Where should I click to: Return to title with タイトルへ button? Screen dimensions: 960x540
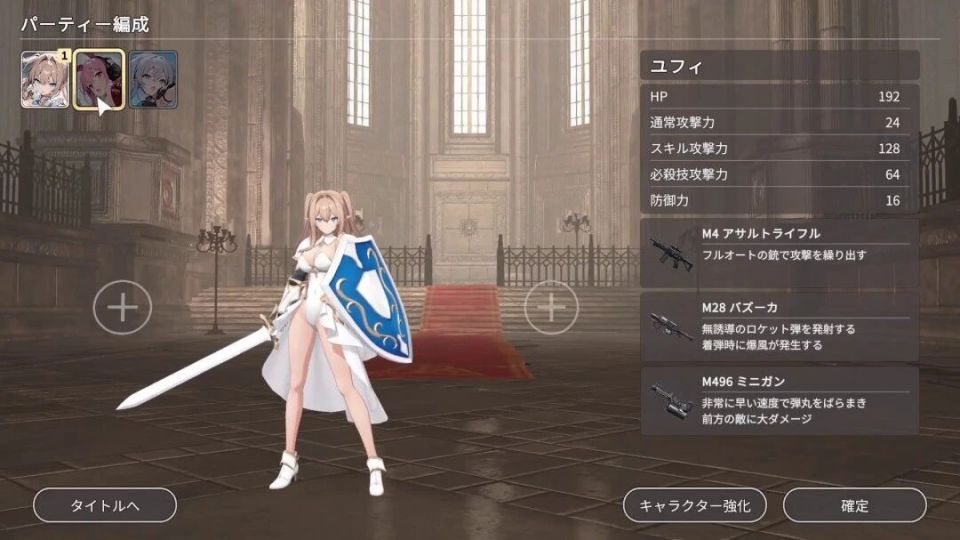(x=105, y=505)
